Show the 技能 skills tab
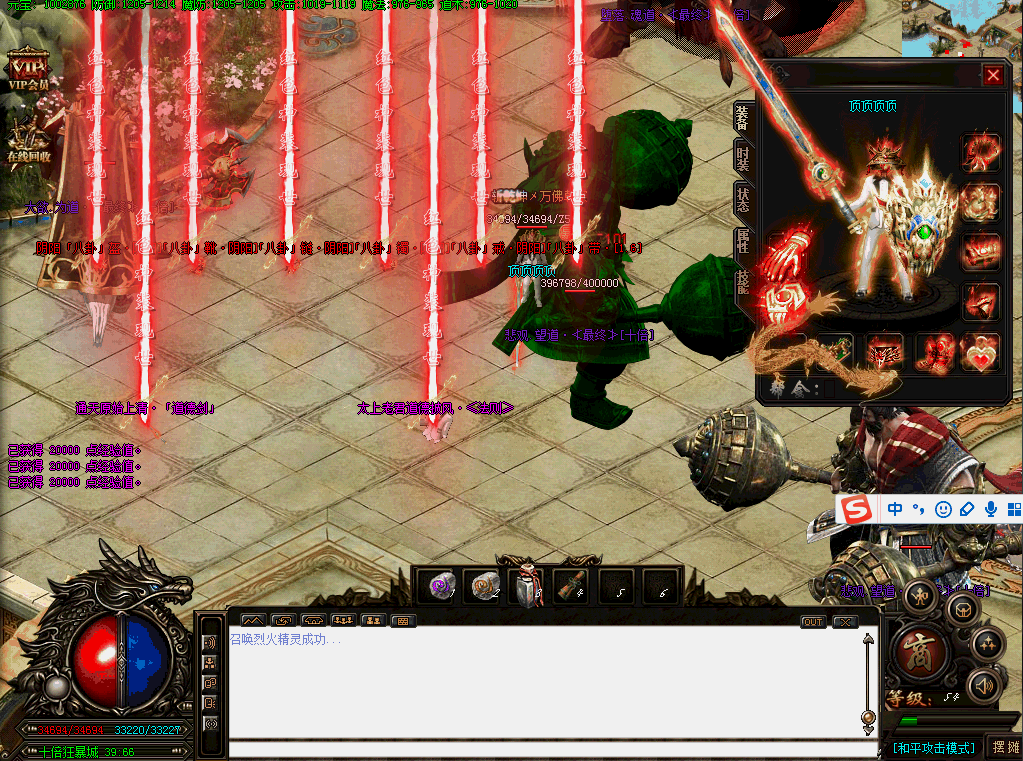Image resolution: width=1023 pixels, height=761 pixels. [742, 283]
